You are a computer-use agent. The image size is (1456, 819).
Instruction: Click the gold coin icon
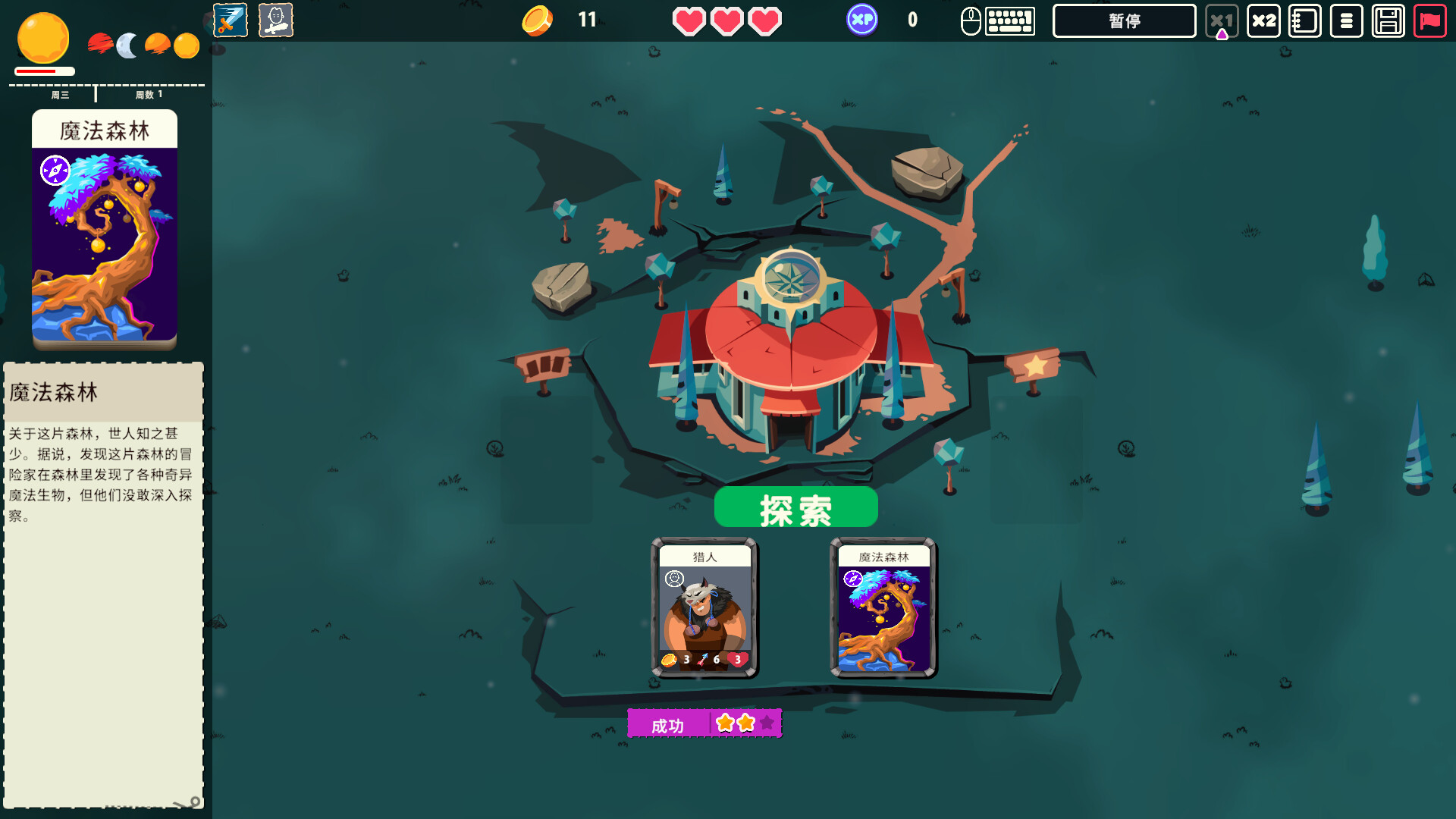[537, 20]
